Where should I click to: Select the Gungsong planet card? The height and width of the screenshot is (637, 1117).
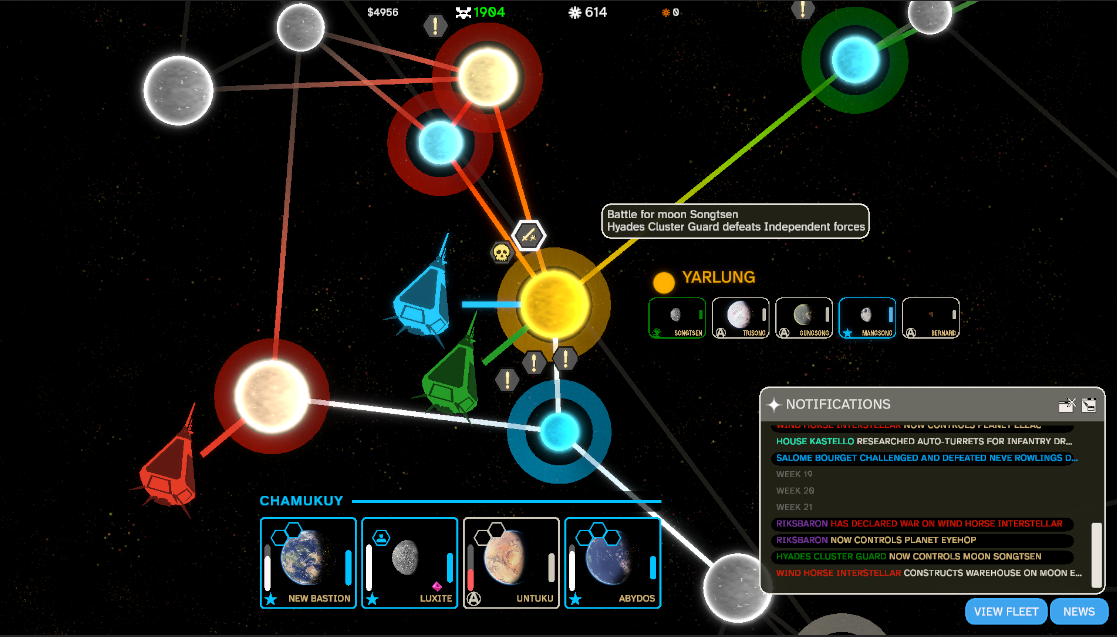coord(804,318)
